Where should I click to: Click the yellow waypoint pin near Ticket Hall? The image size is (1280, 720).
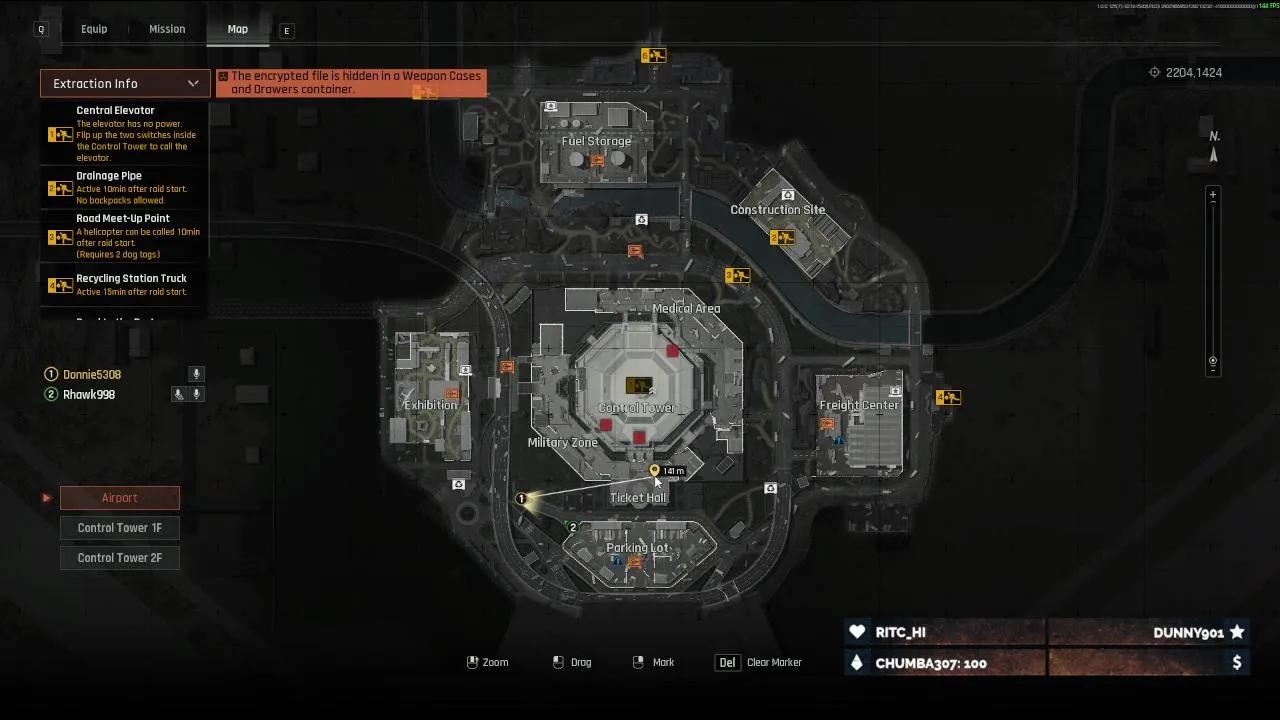point(655,470)
